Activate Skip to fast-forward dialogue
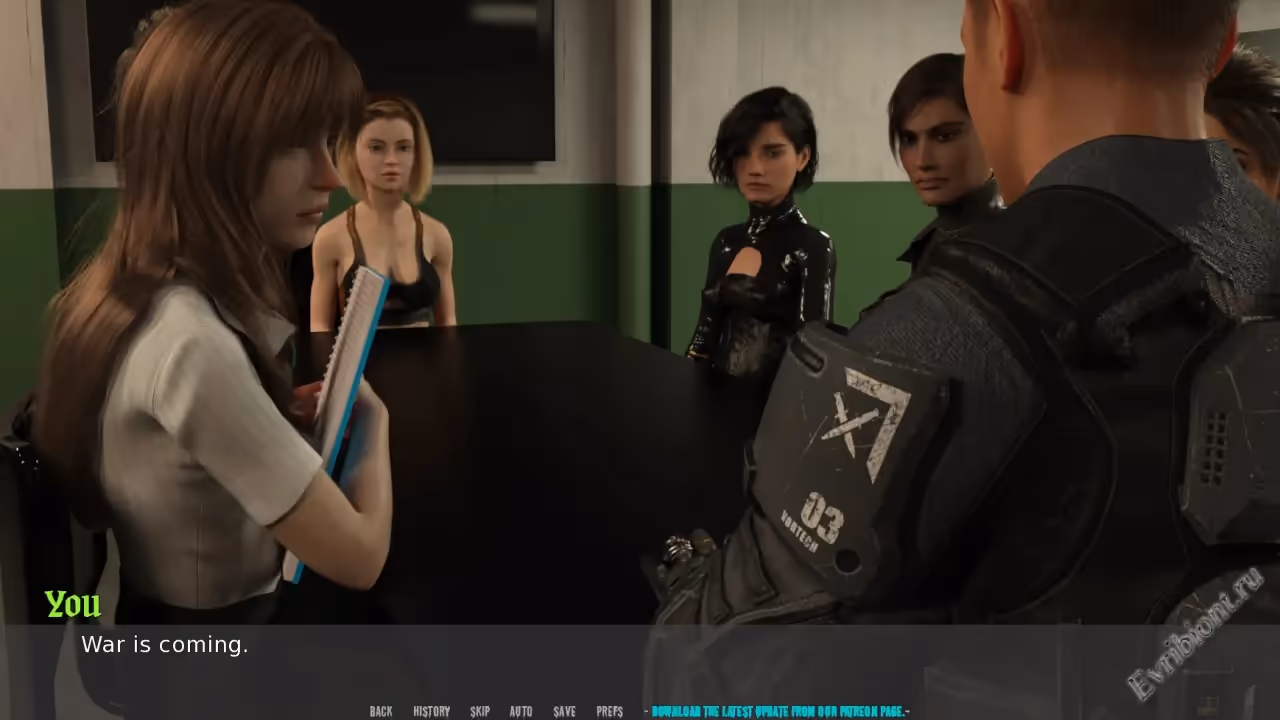Screen dimensions: 1280x720 point(480,712)
